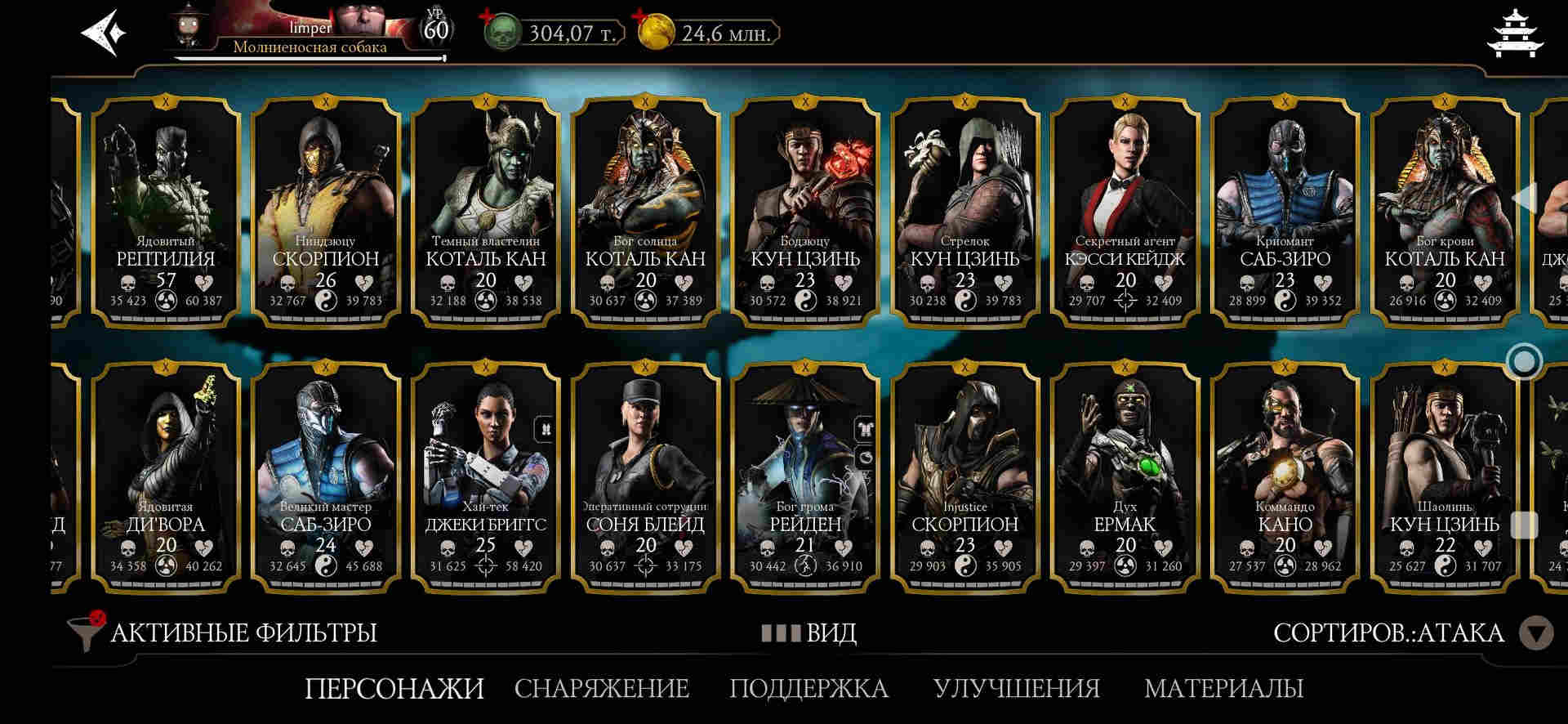
Task: Switch to the Поддержка tab
Action: 808,688
